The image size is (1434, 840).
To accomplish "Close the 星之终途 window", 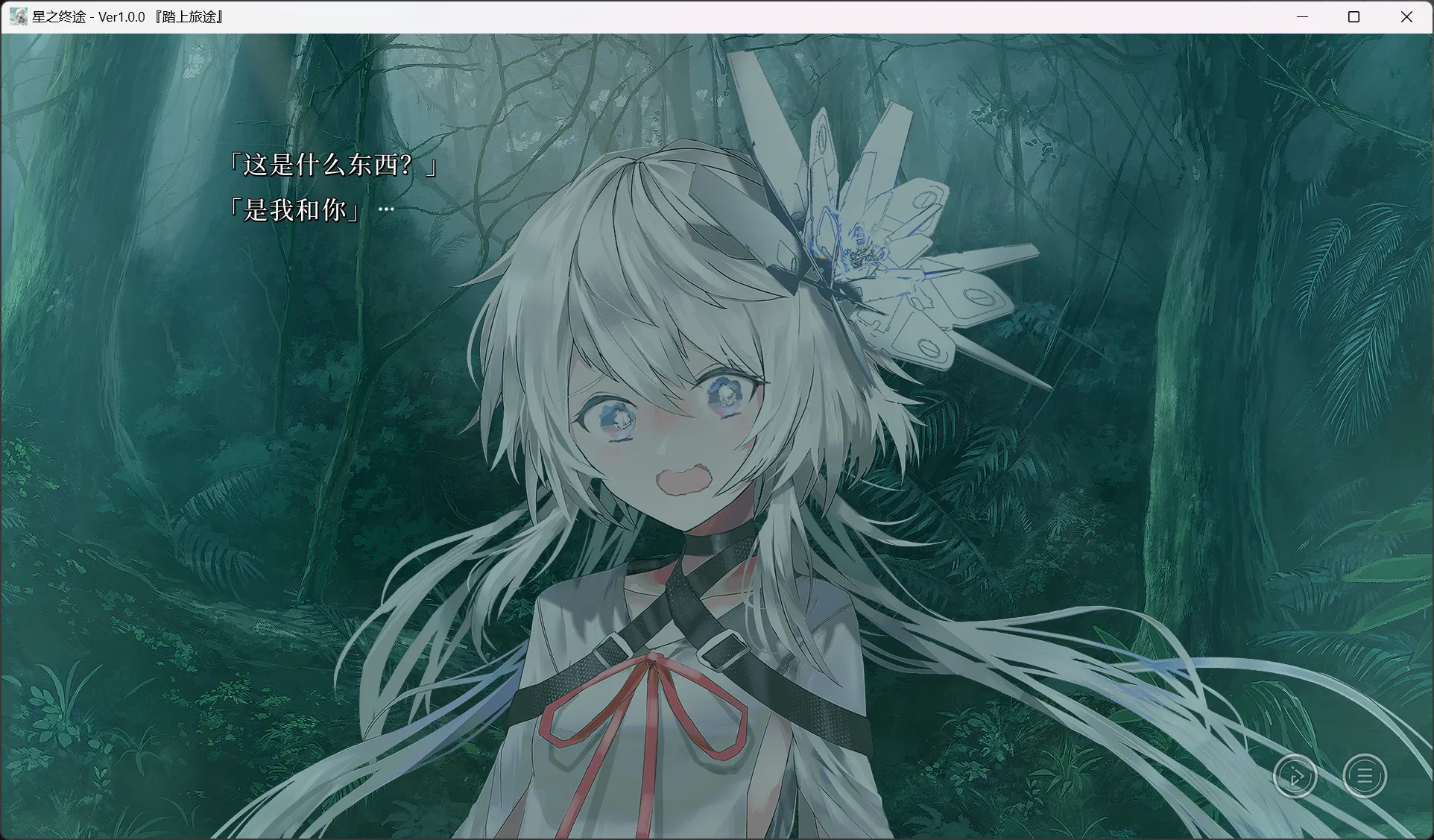I will [1407, 16].
